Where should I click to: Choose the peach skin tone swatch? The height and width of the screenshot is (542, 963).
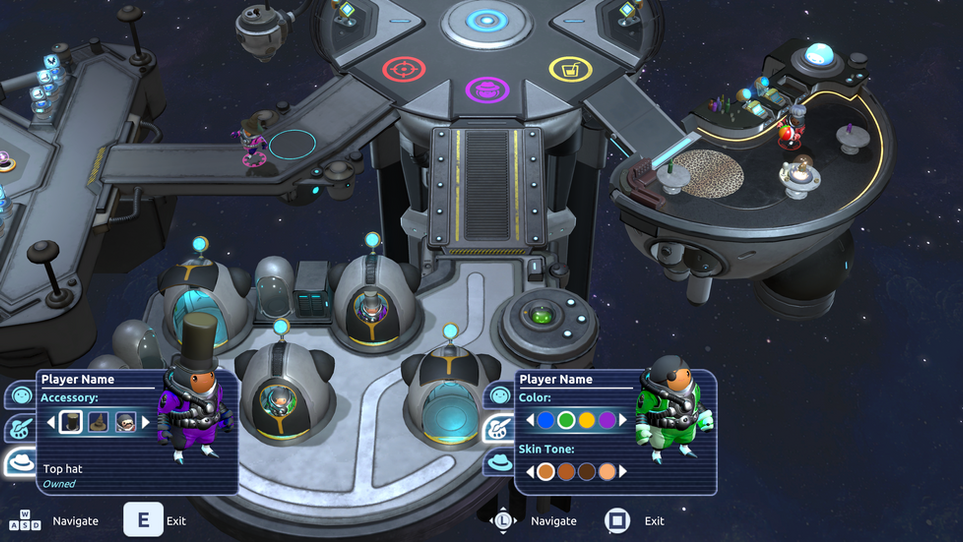click(x=607, y=471)
